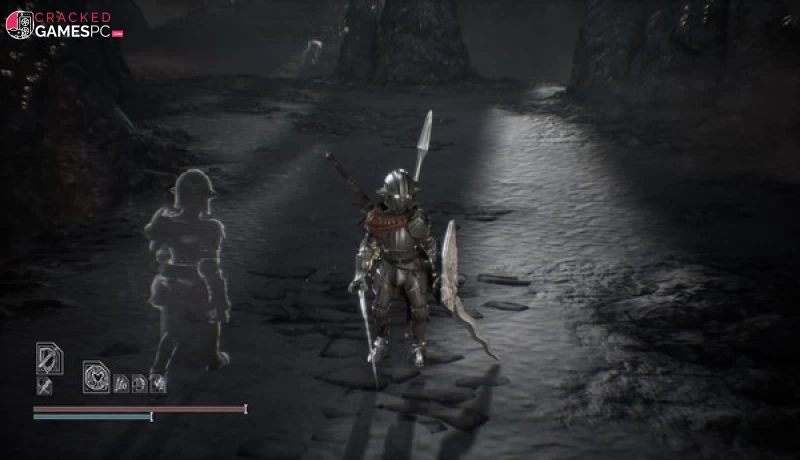Open the CrackedGamesPC logo link
Image resolution: width=800 pixels, height=460 pixels.
click(x=63, y=24)
